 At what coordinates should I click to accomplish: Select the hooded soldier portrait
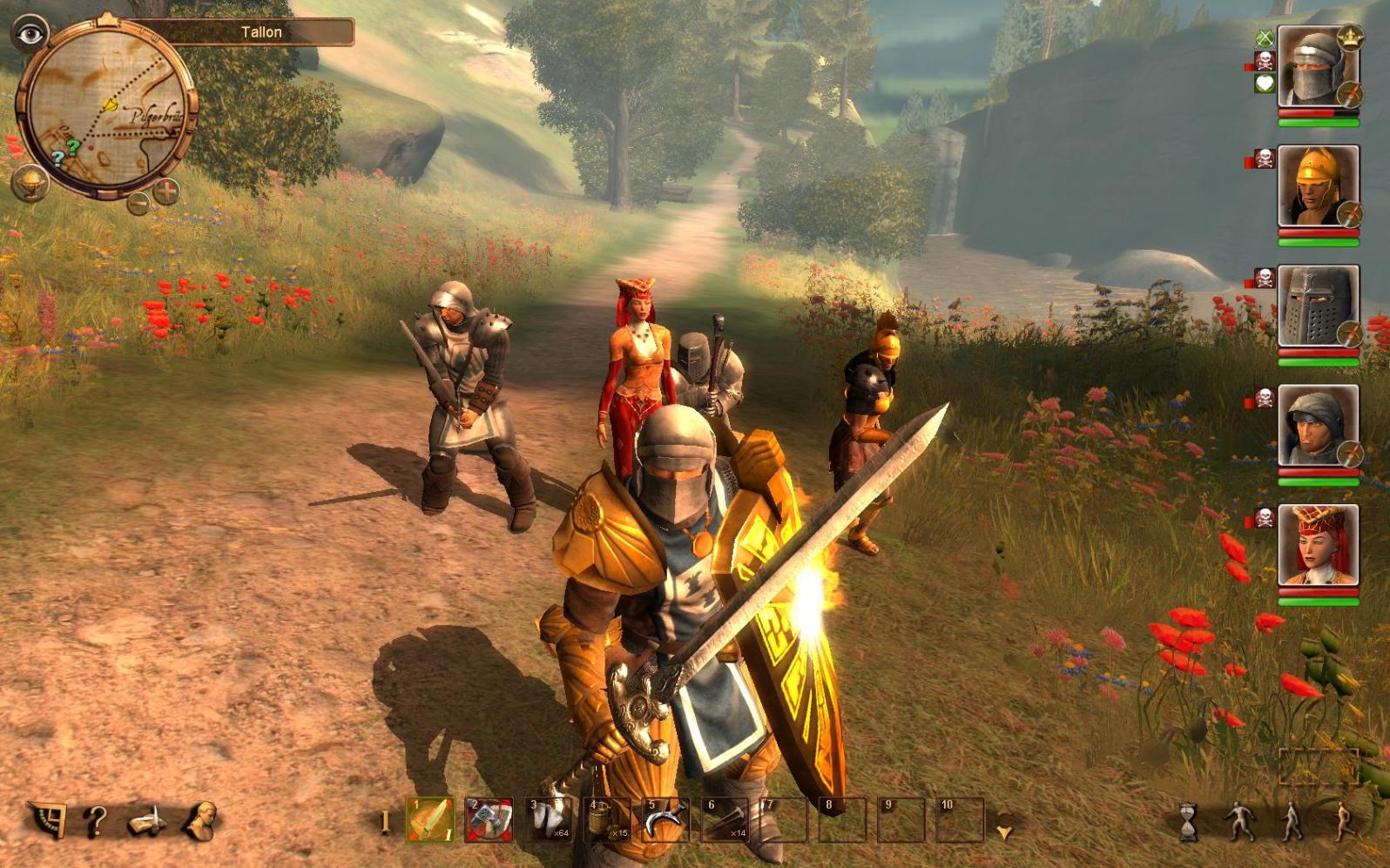click(x=1317, y=427)
